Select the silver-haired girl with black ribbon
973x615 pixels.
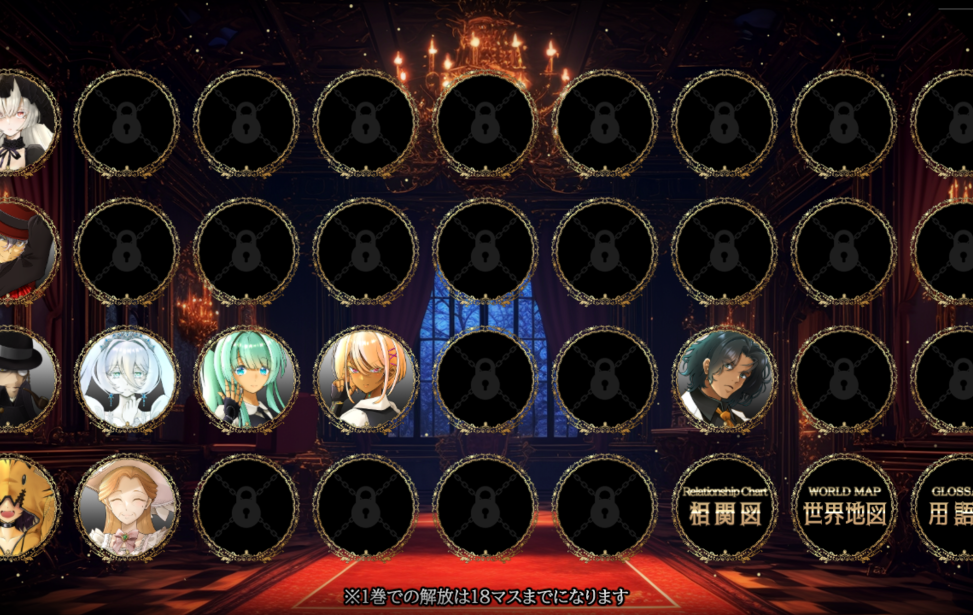tap(24, 123)
